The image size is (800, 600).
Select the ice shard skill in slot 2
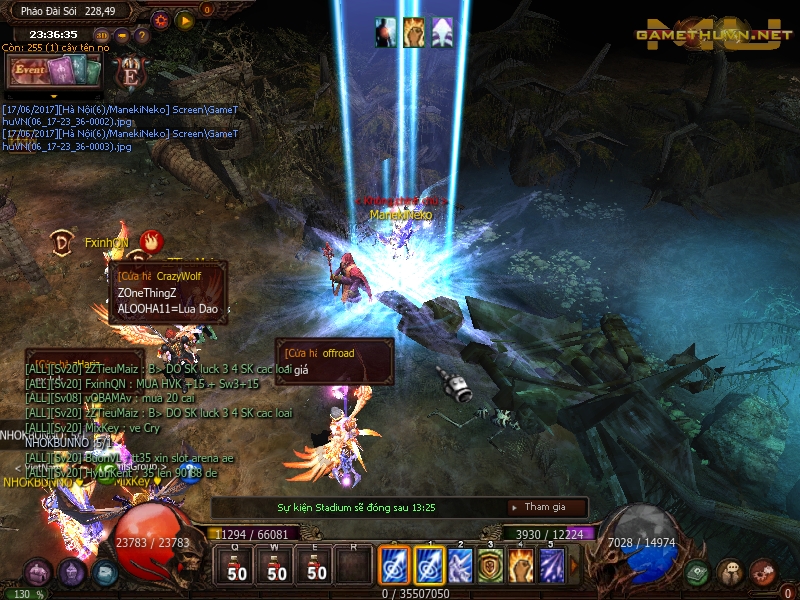[459, 566]
